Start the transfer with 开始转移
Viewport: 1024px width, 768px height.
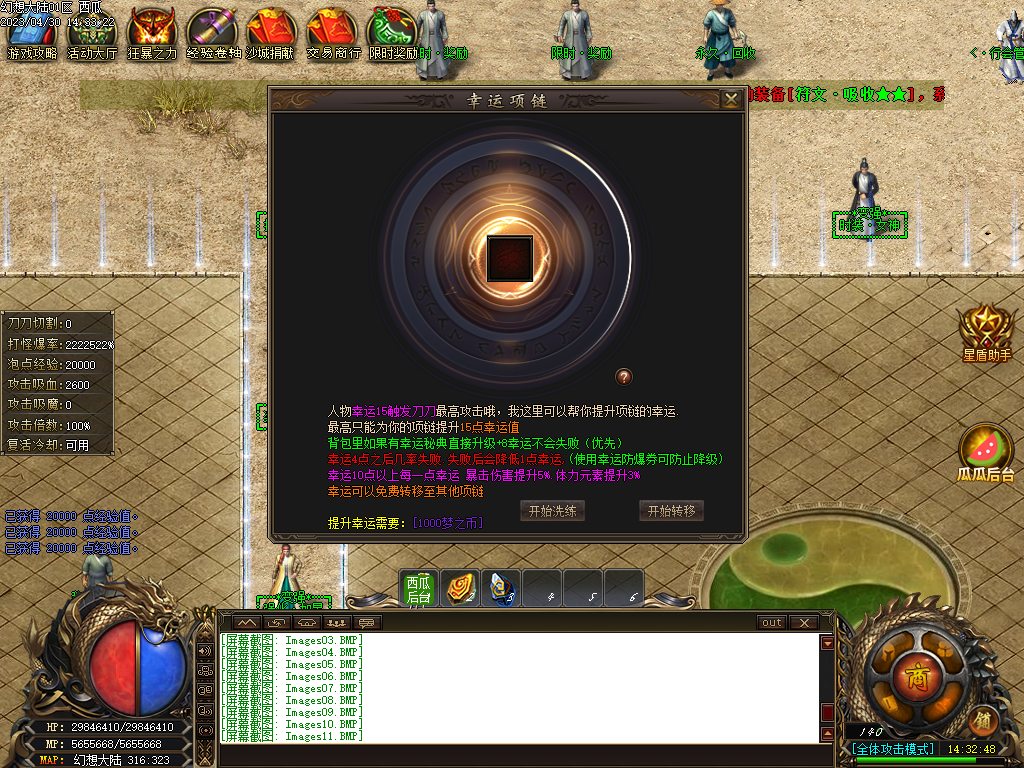[671, 510]
